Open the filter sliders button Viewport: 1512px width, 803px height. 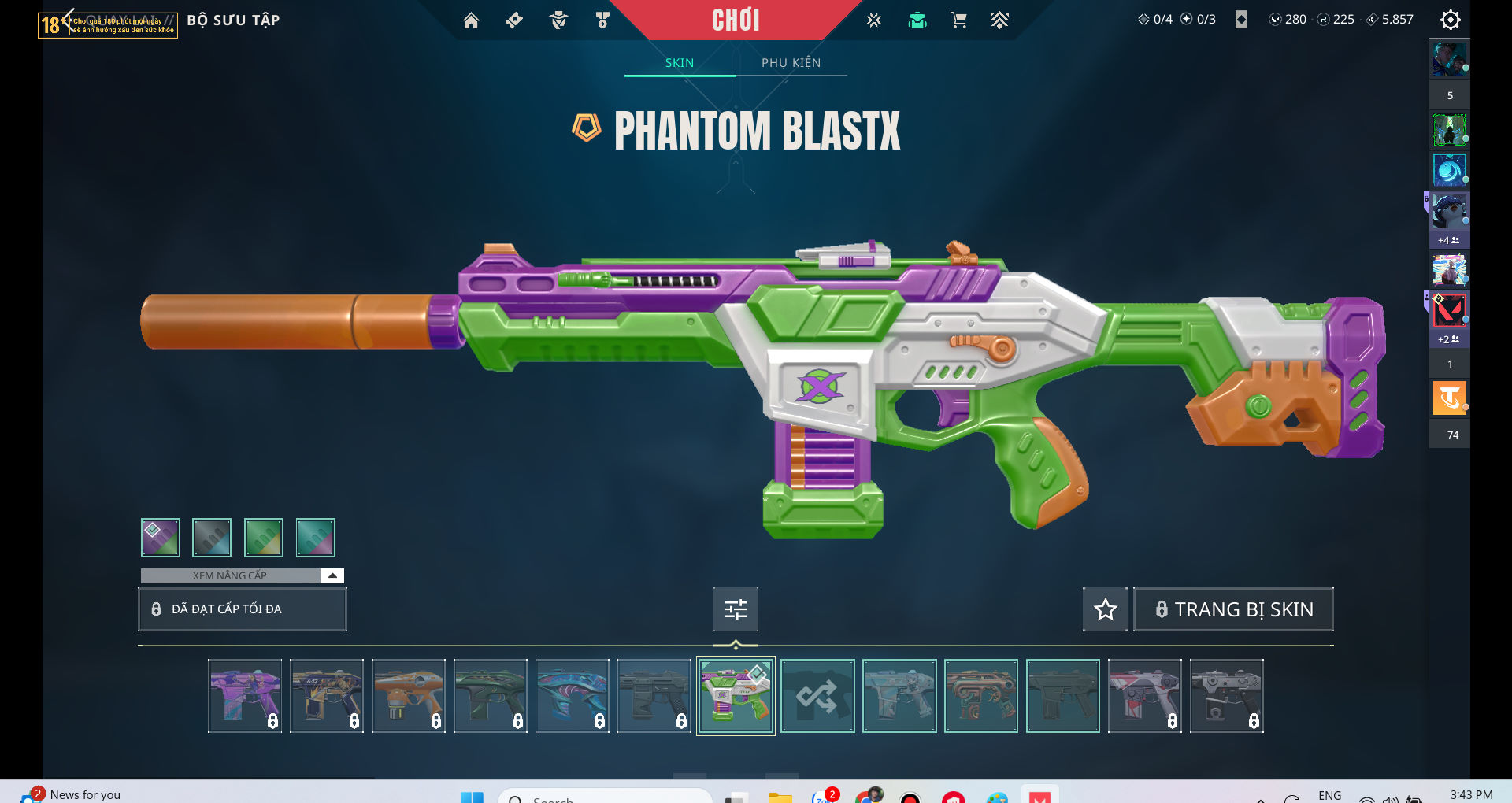coord(736,609)
